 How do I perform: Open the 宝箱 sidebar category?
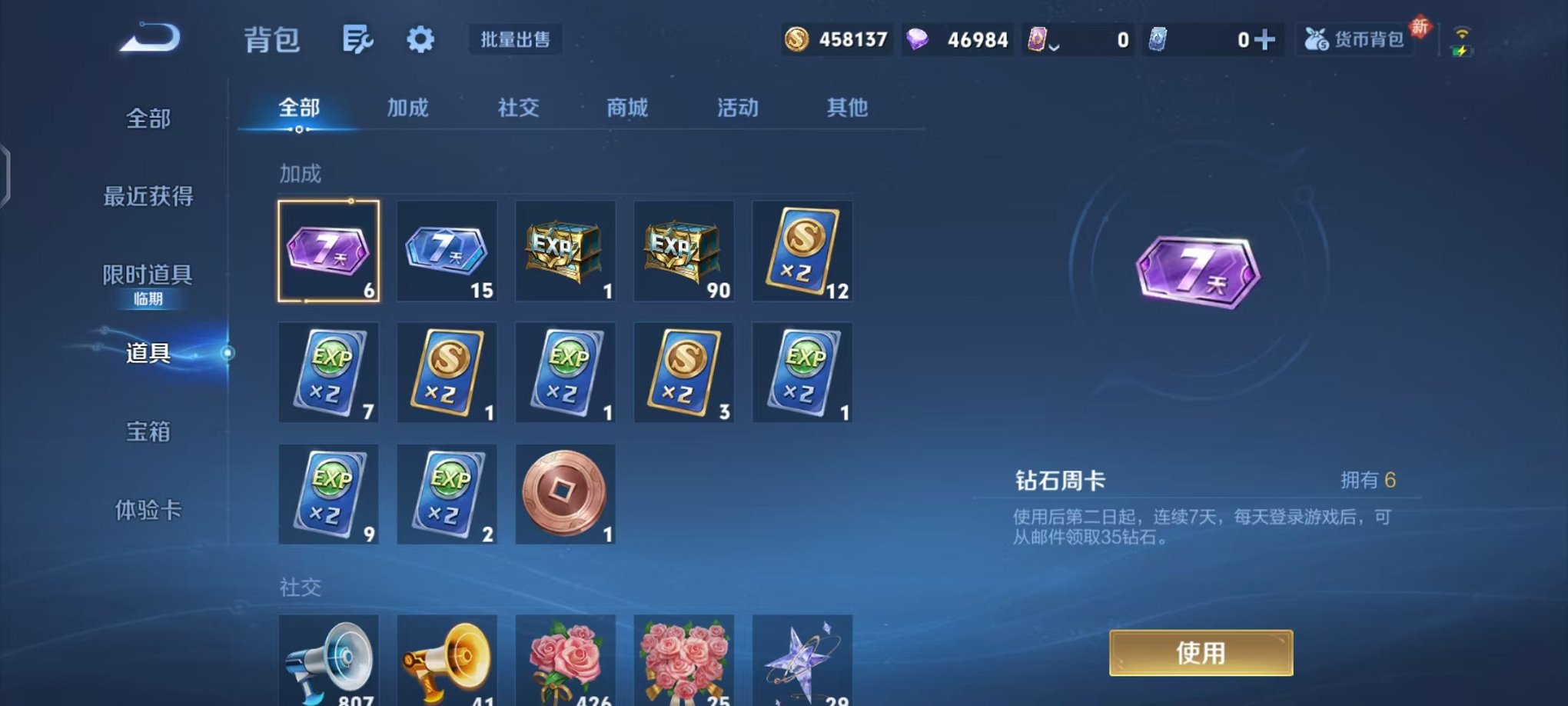point(149,433)
